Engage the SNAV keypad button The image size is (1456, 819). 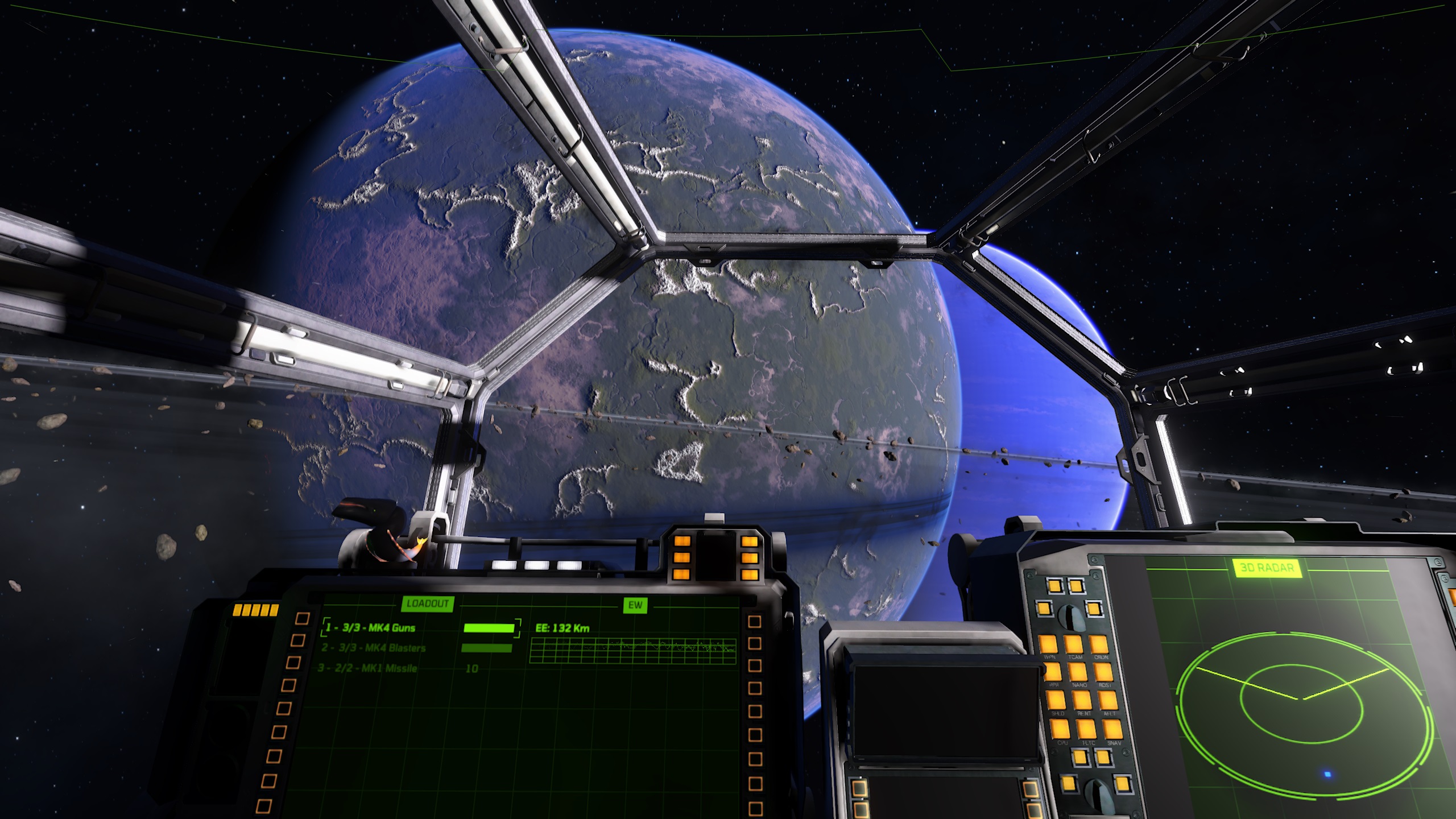click(1112, 729)
